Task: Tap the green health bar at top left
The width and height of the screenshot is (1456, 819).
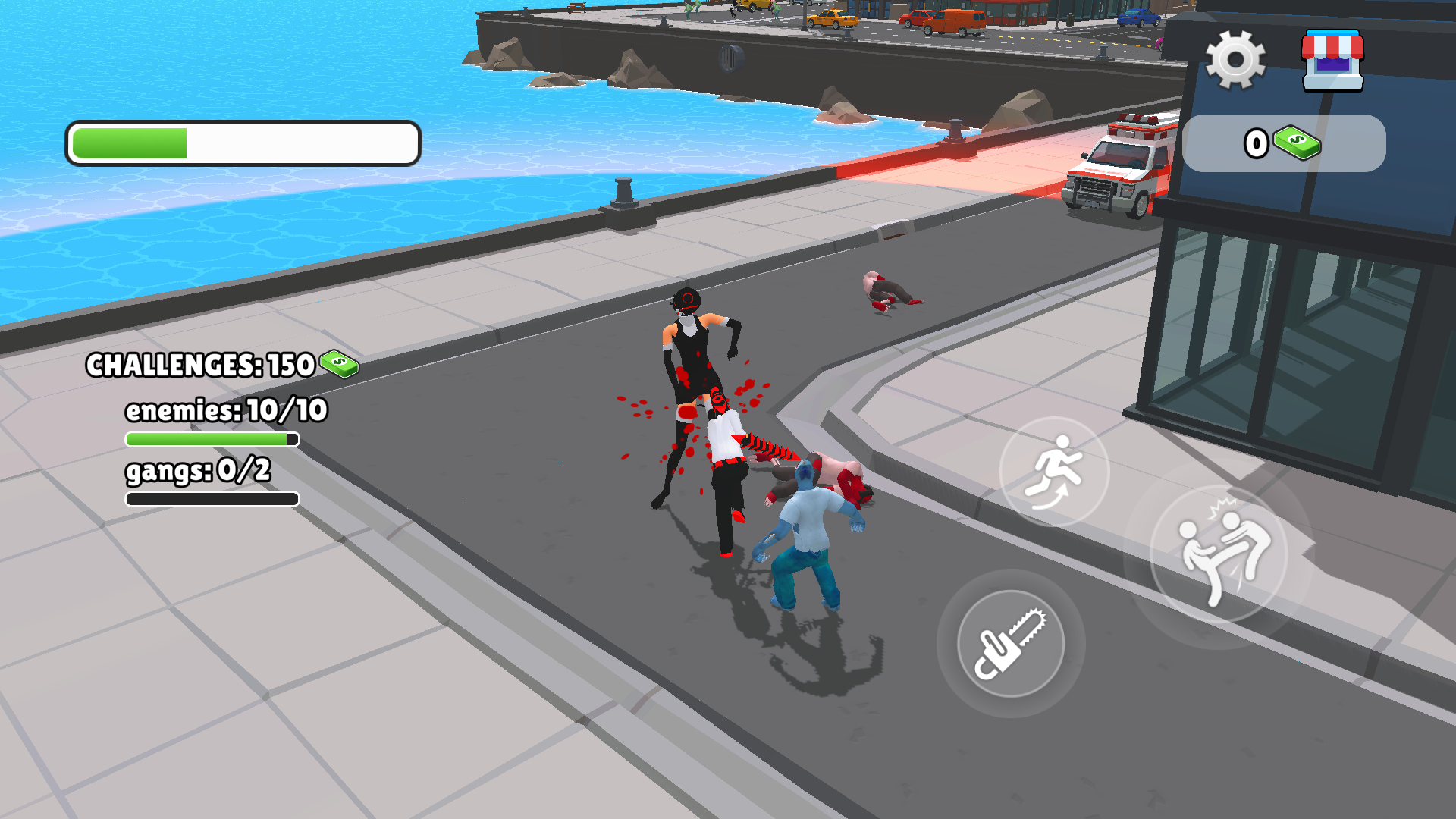Action: pyautogui.click(x=129, y=141)
